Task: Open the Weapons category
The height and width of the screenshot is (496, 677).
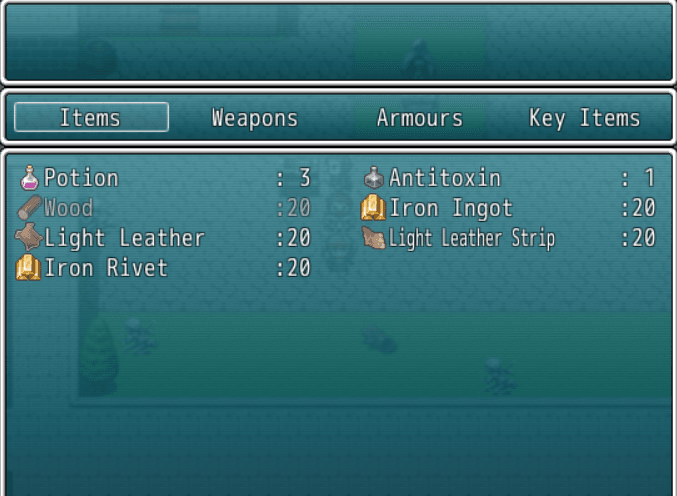Action: [x=254, y=118]
